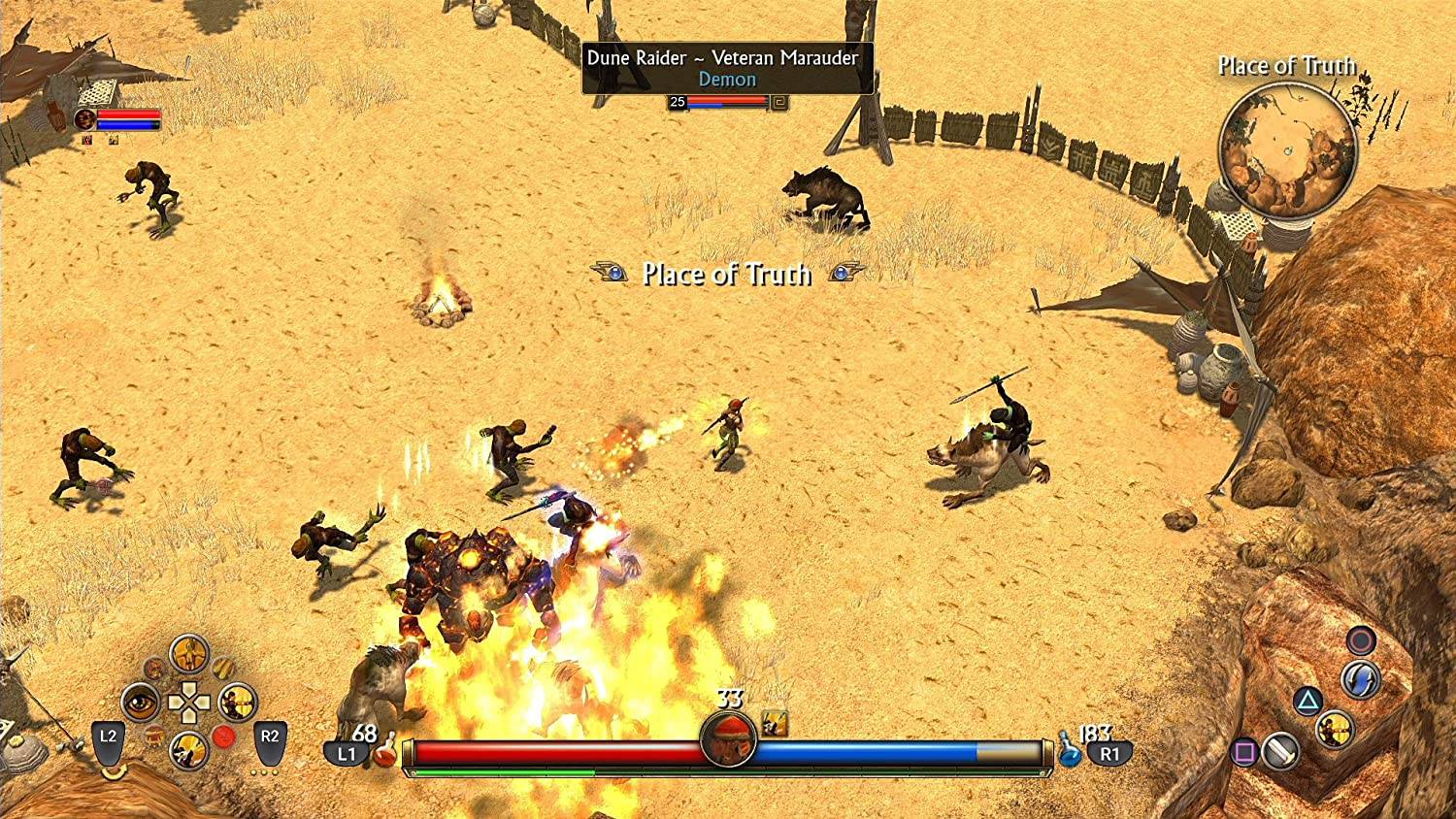
Task: Select the Dune Raider enemy nameplate
Action: pyautogui.click(x=722, y=58)
